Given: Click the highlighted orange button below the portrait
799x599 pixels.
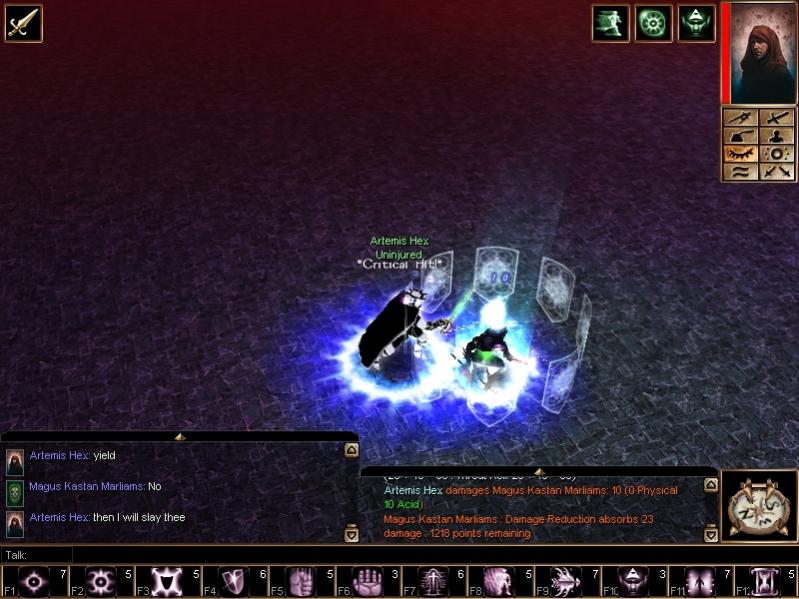Looking at the screenshot, I should [739, 154].
